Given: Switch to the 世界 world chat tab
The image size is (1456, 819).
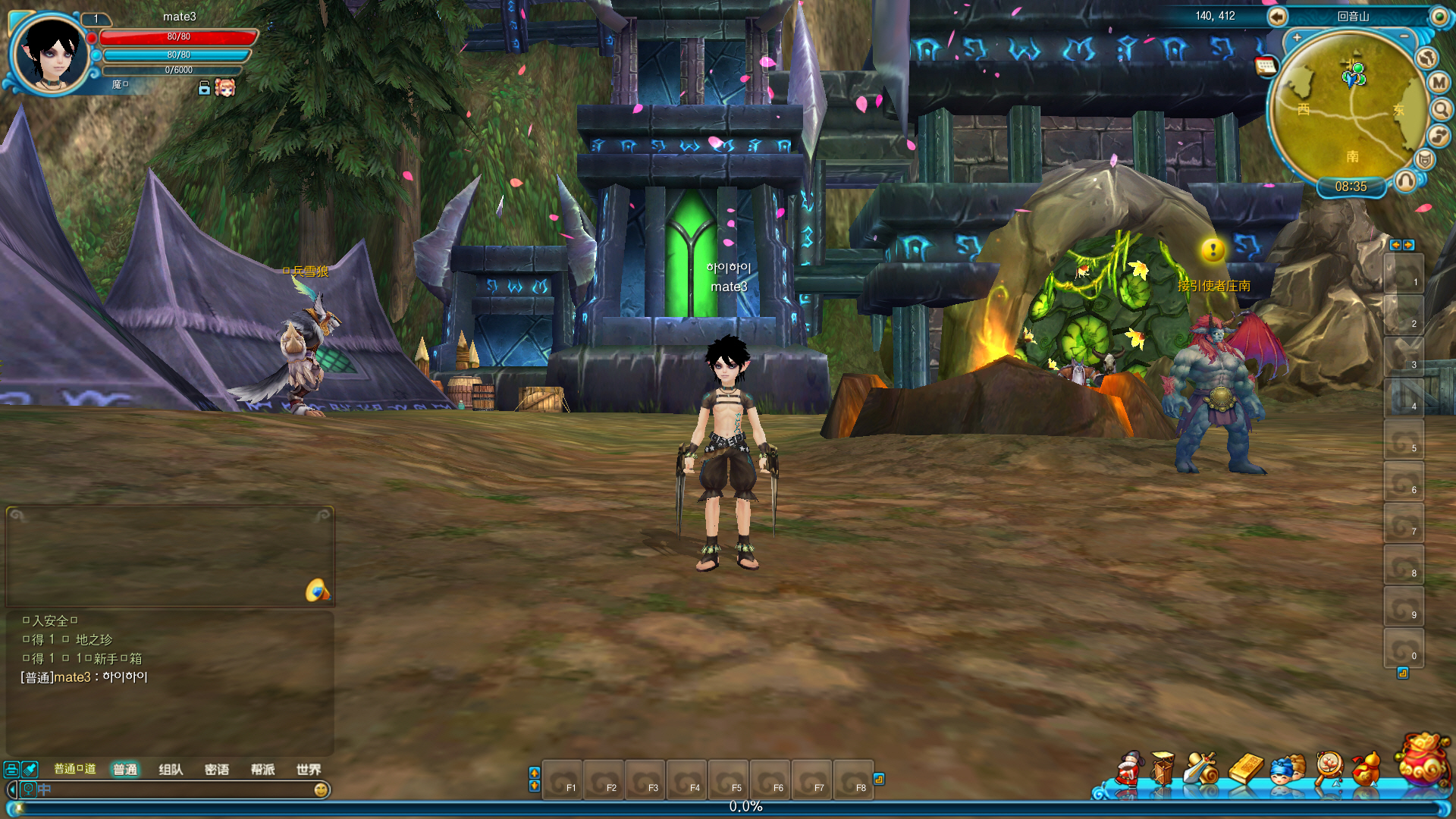Looking at the screenshot, I should pyautogui.click(x=309, y=770).
